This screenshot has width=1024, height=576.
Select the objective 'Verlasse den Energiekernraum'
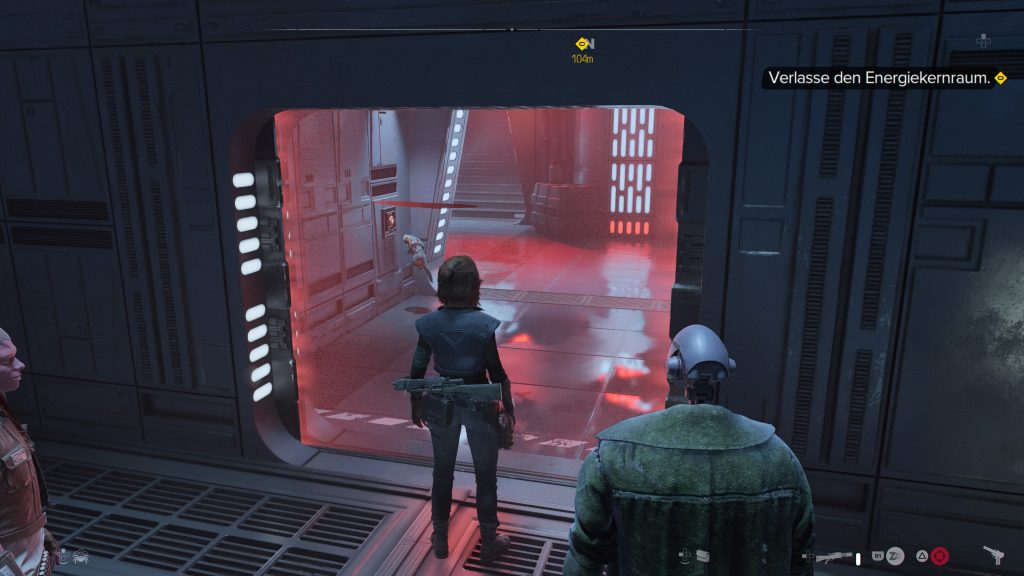(x=885, y=78)
